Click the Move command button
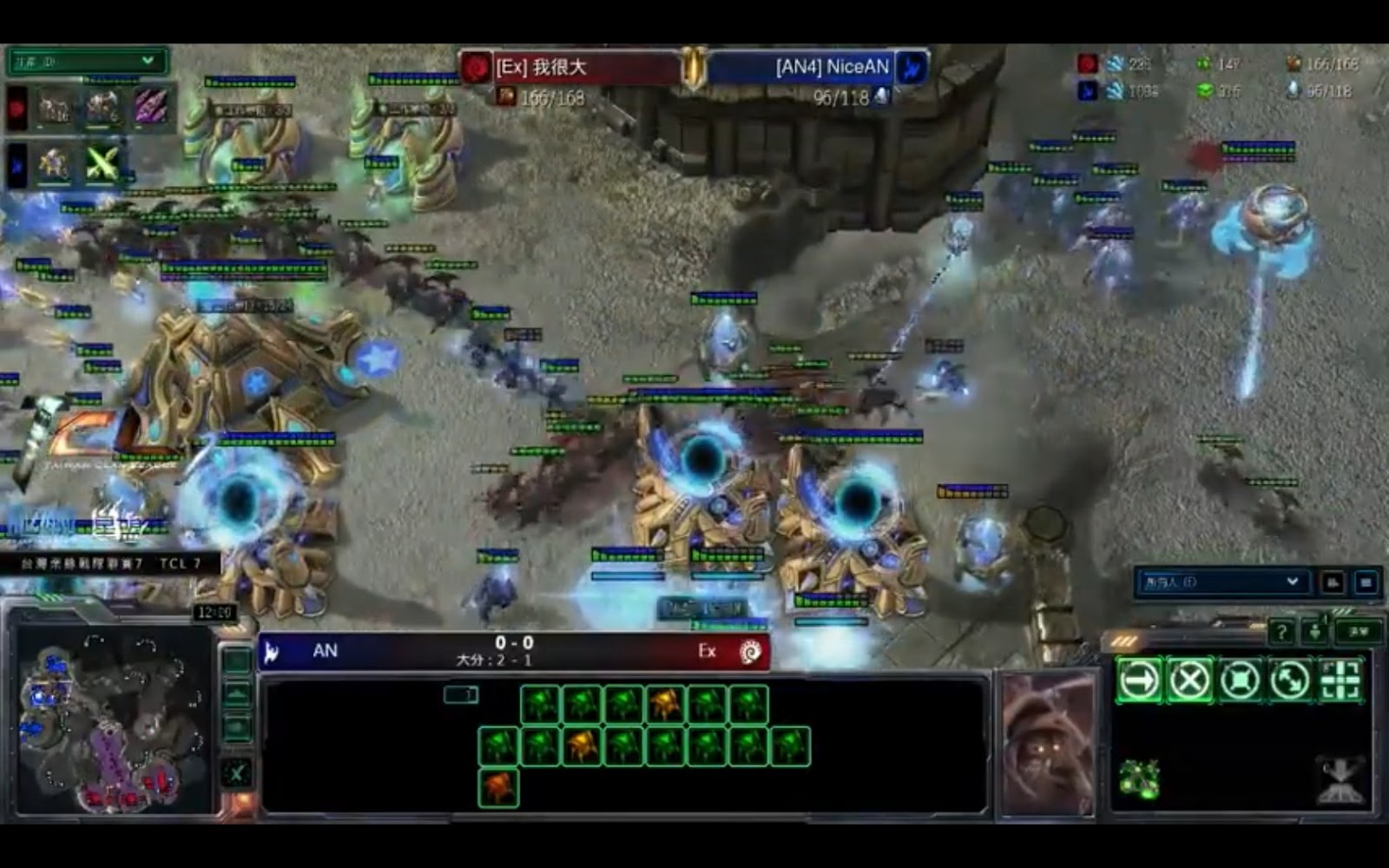This screenshot has width=1389, height=868. click(1139, 680)
